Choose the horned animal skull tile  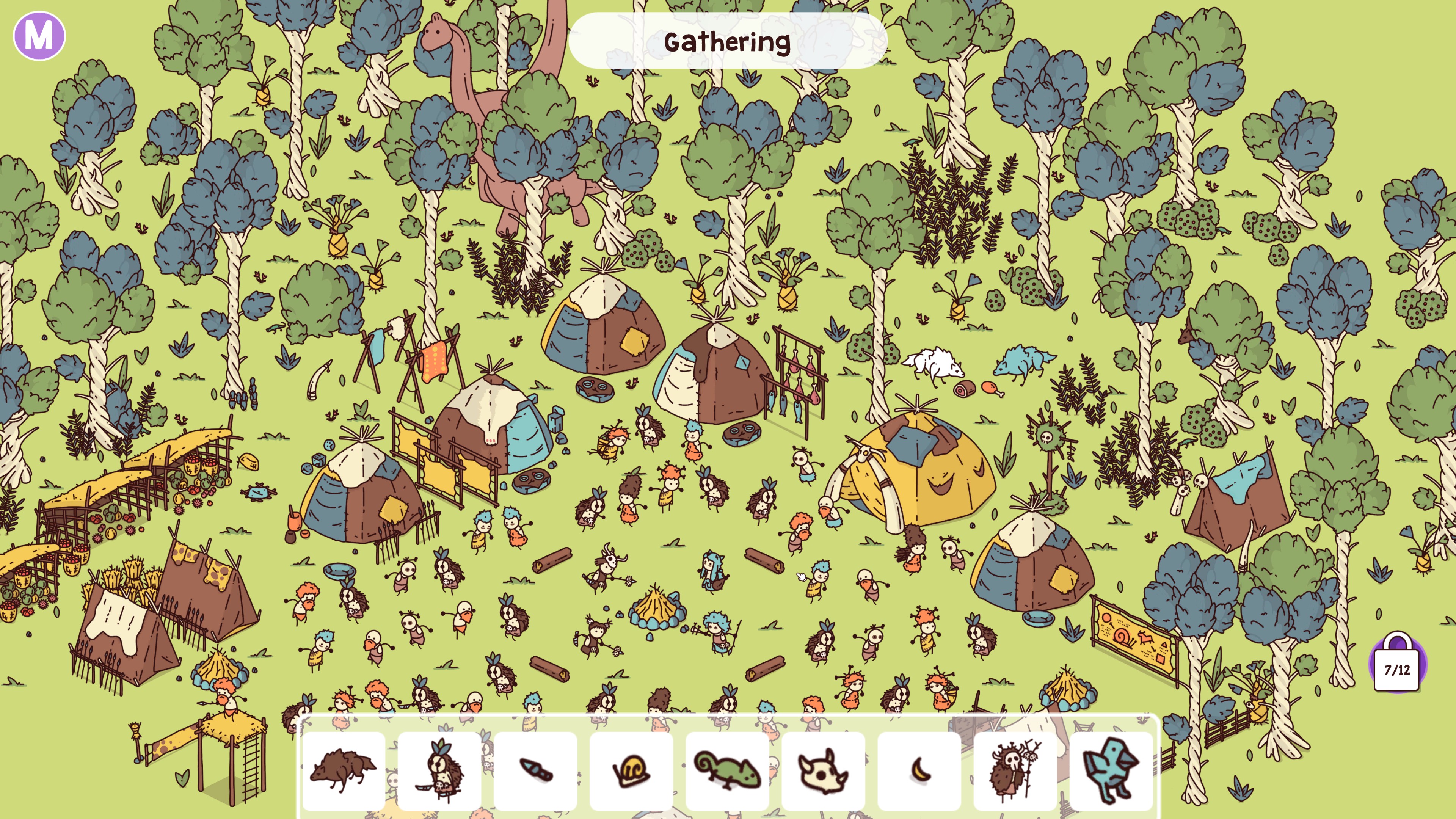pos(824,770)
